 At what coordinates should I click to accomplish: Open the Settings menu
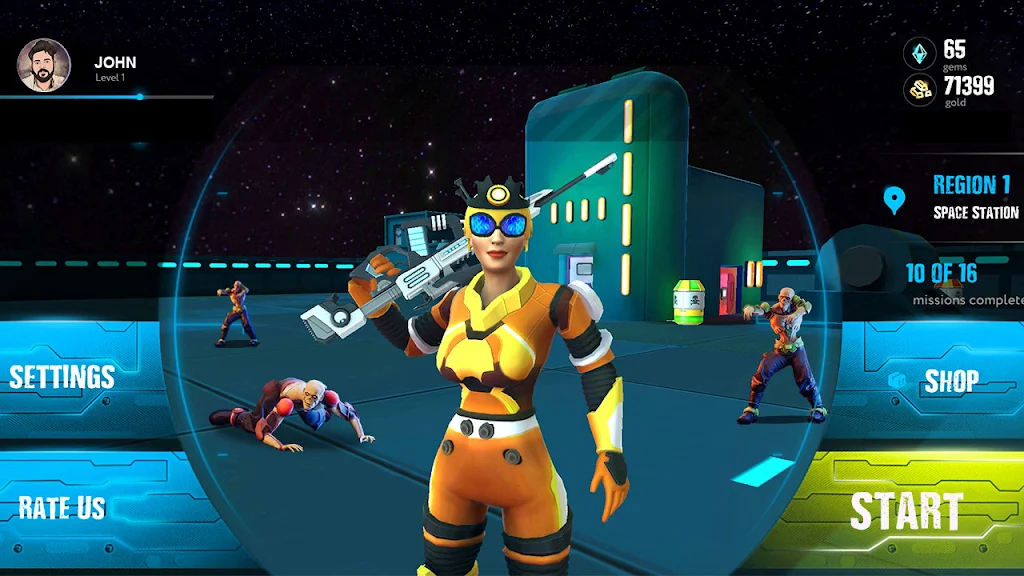tap(62, 377)
